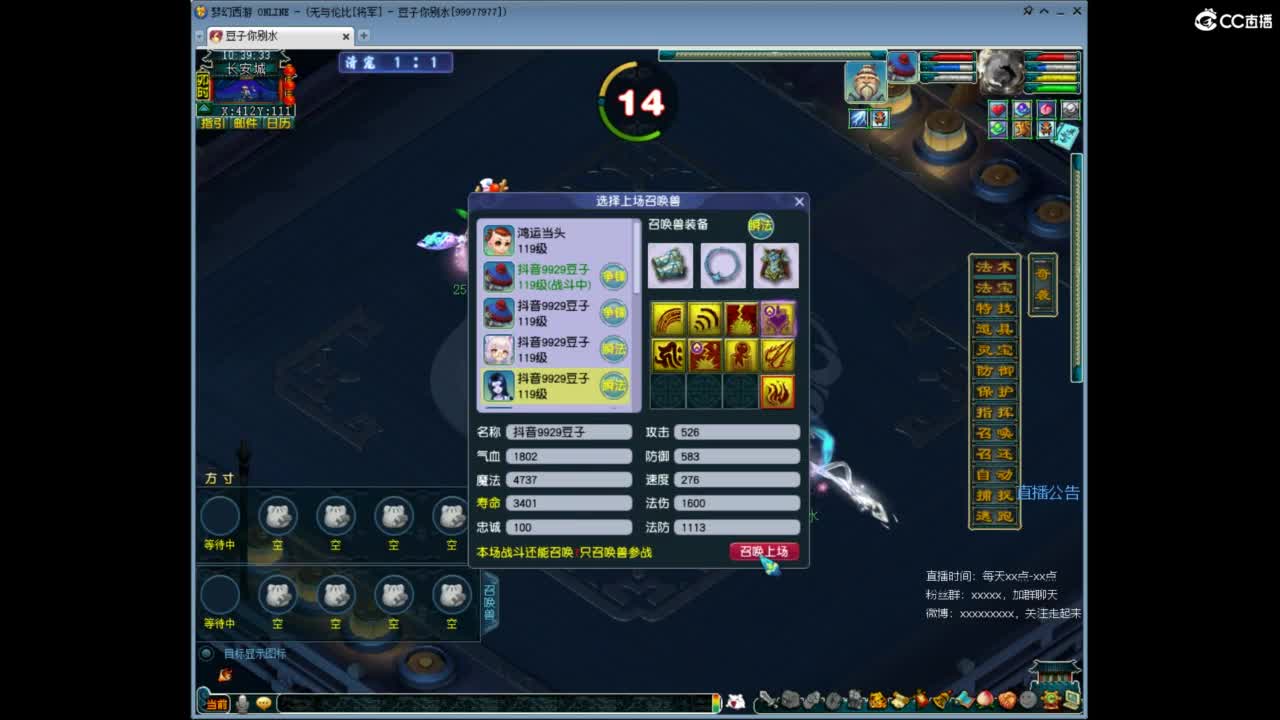Open the 法术 spell command

click(x=992, y=266)
